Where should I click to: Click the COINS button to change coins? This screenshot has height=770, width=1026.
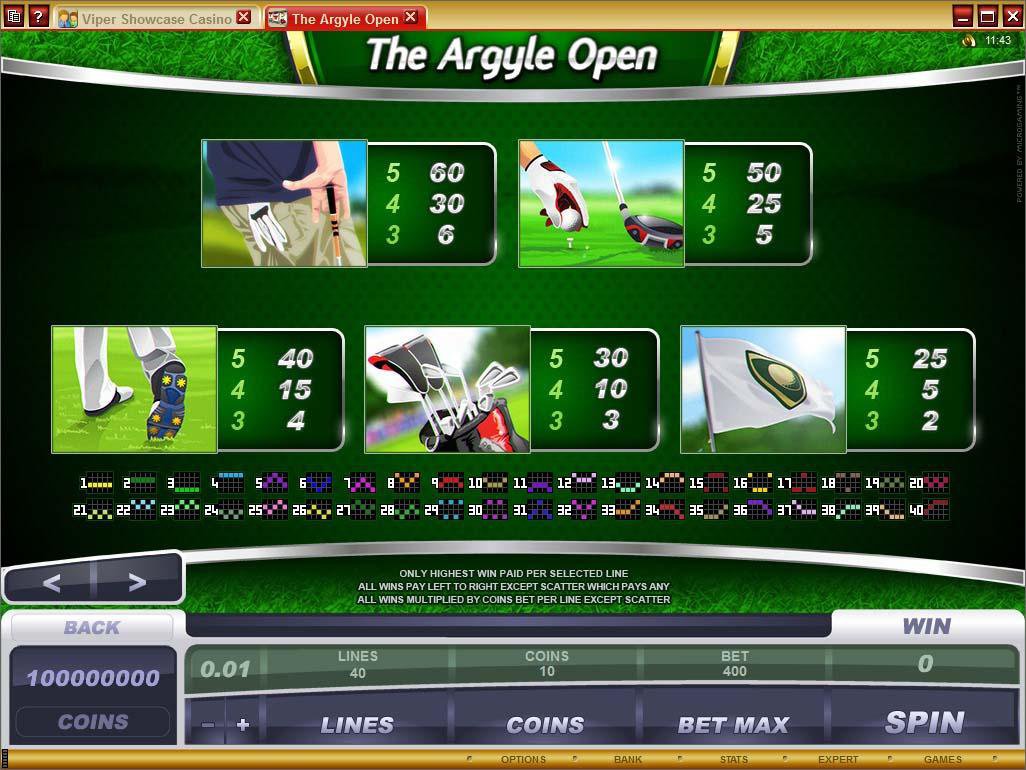coord(545,724)
